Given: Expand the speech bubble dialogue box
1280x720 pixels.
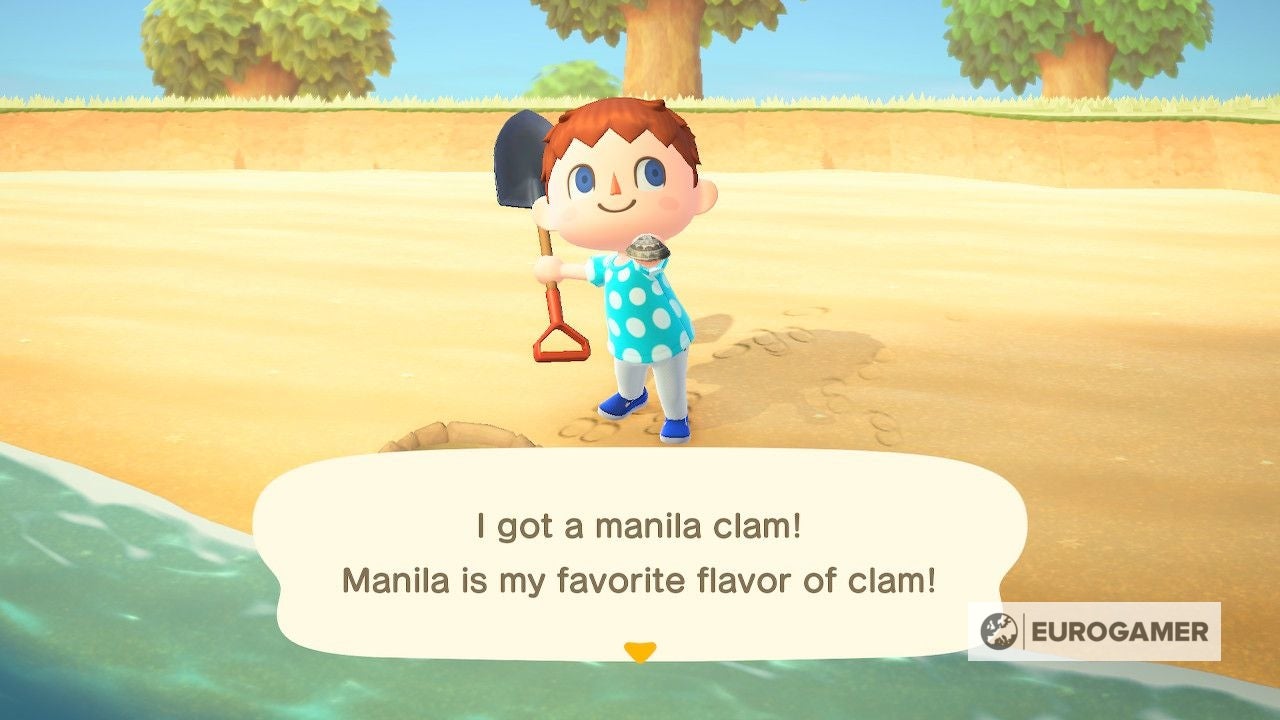Looking at the screenshot, I should [x=640, y=560].
